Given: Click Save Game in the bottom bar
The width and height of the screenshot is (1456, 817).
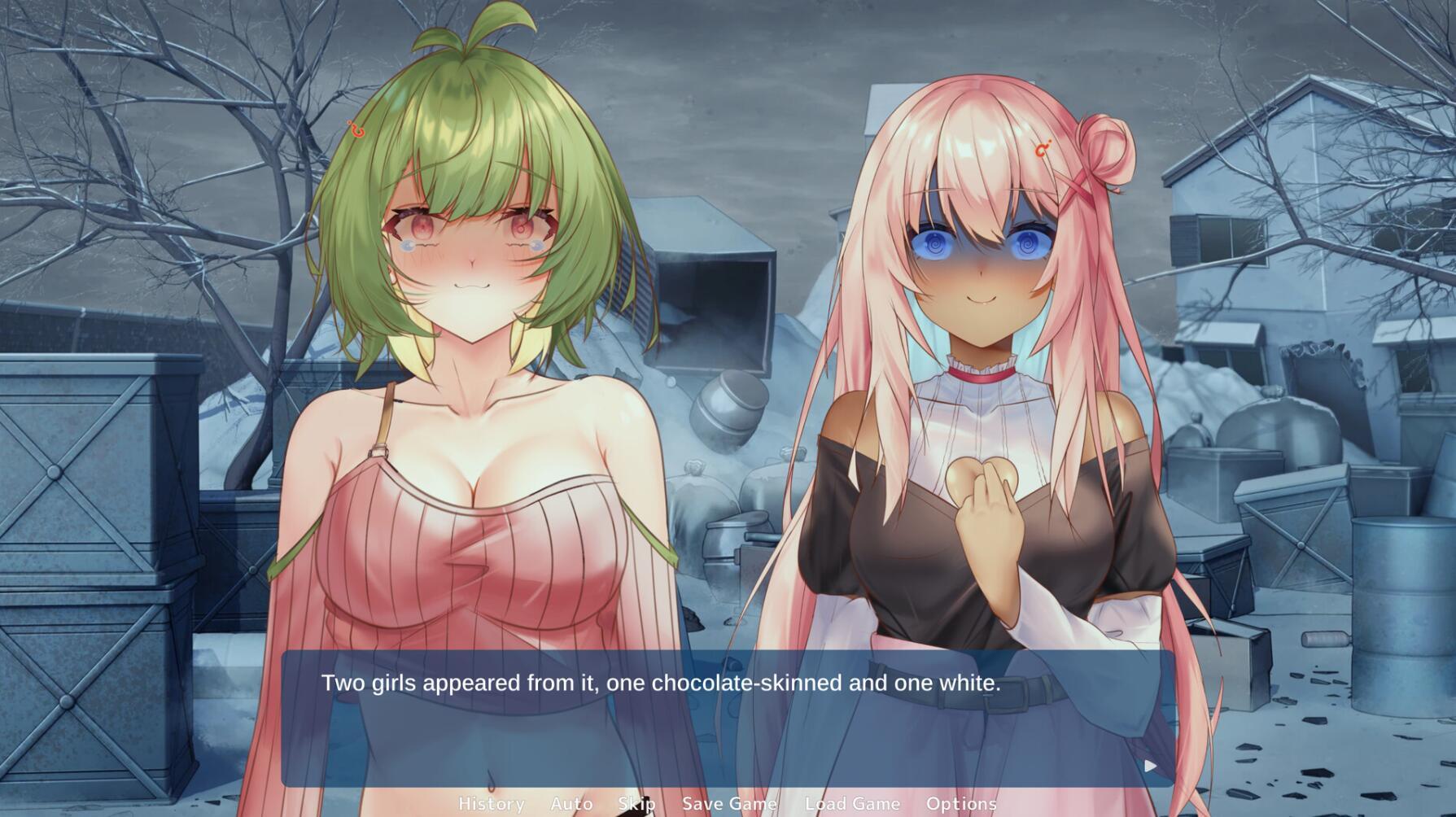Looking at the screenshot, I should tap(730, 803).
